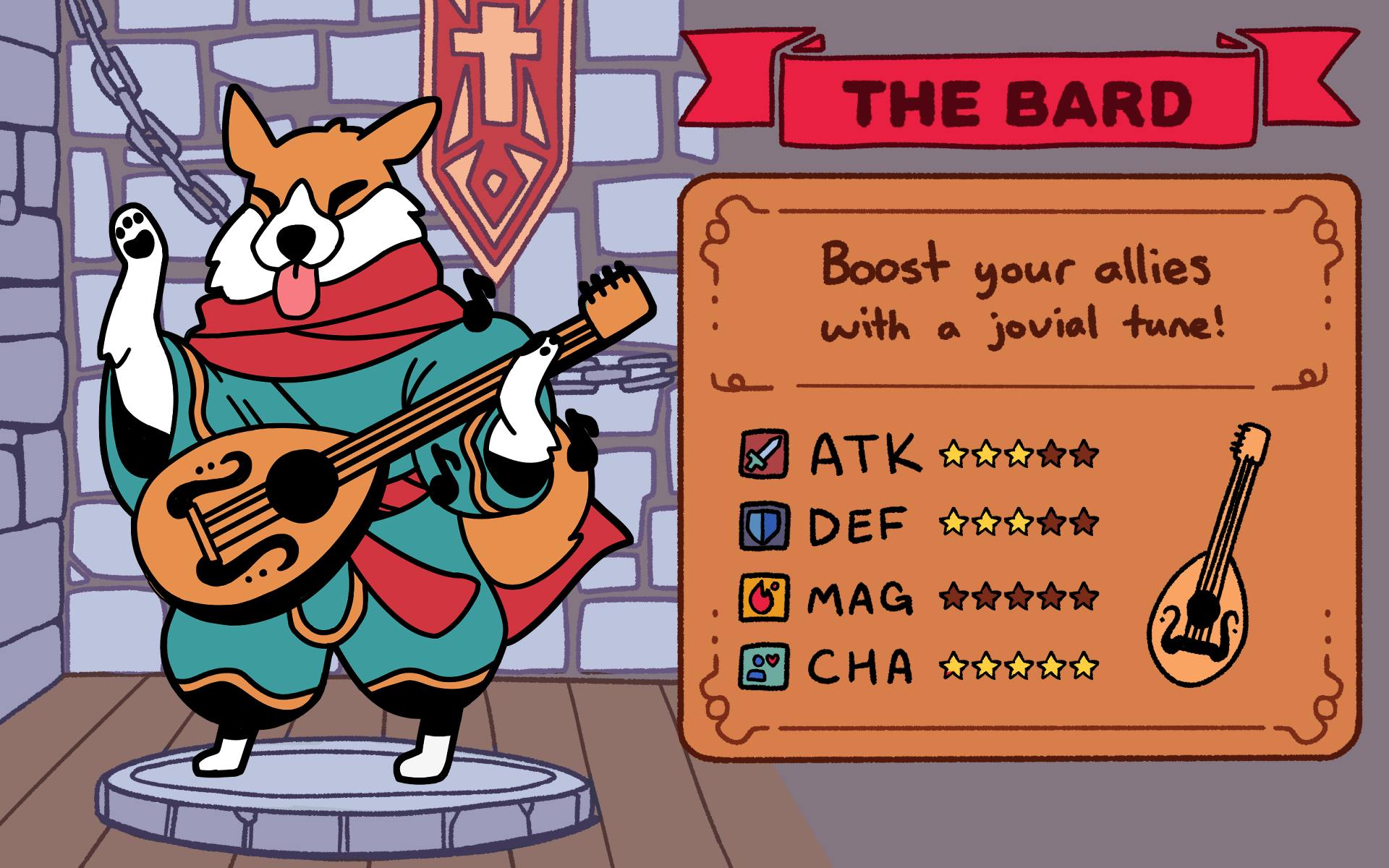Click the ATK sword stat icon

point(765,454)
